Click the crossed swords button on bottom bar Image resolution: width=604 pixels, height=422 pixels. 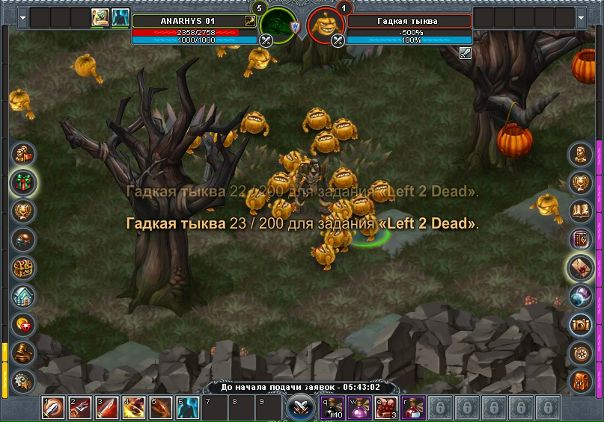pyautogui.click(x=300, y=408)
